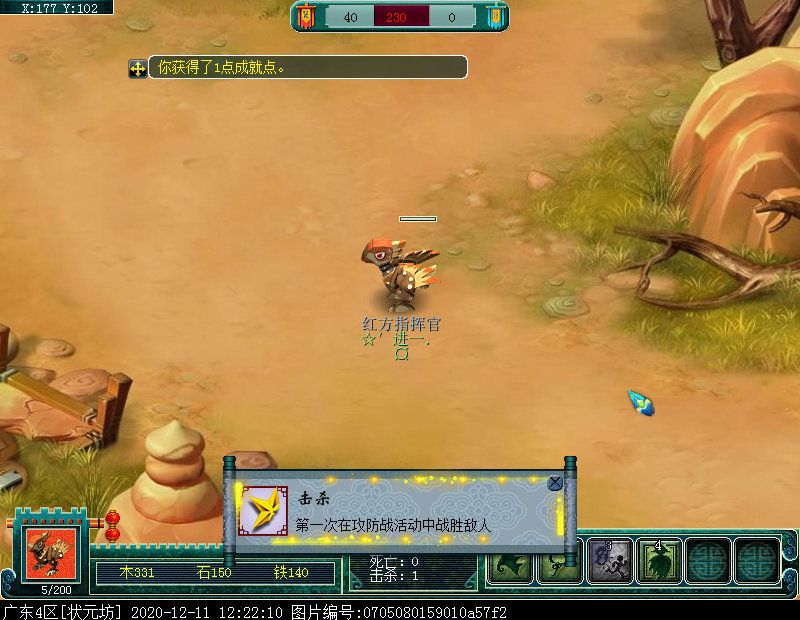Image resolution: width=800 pixels, height=620 pixels.
Task: Click the gold star achievement icon
Action: (264, 511)
